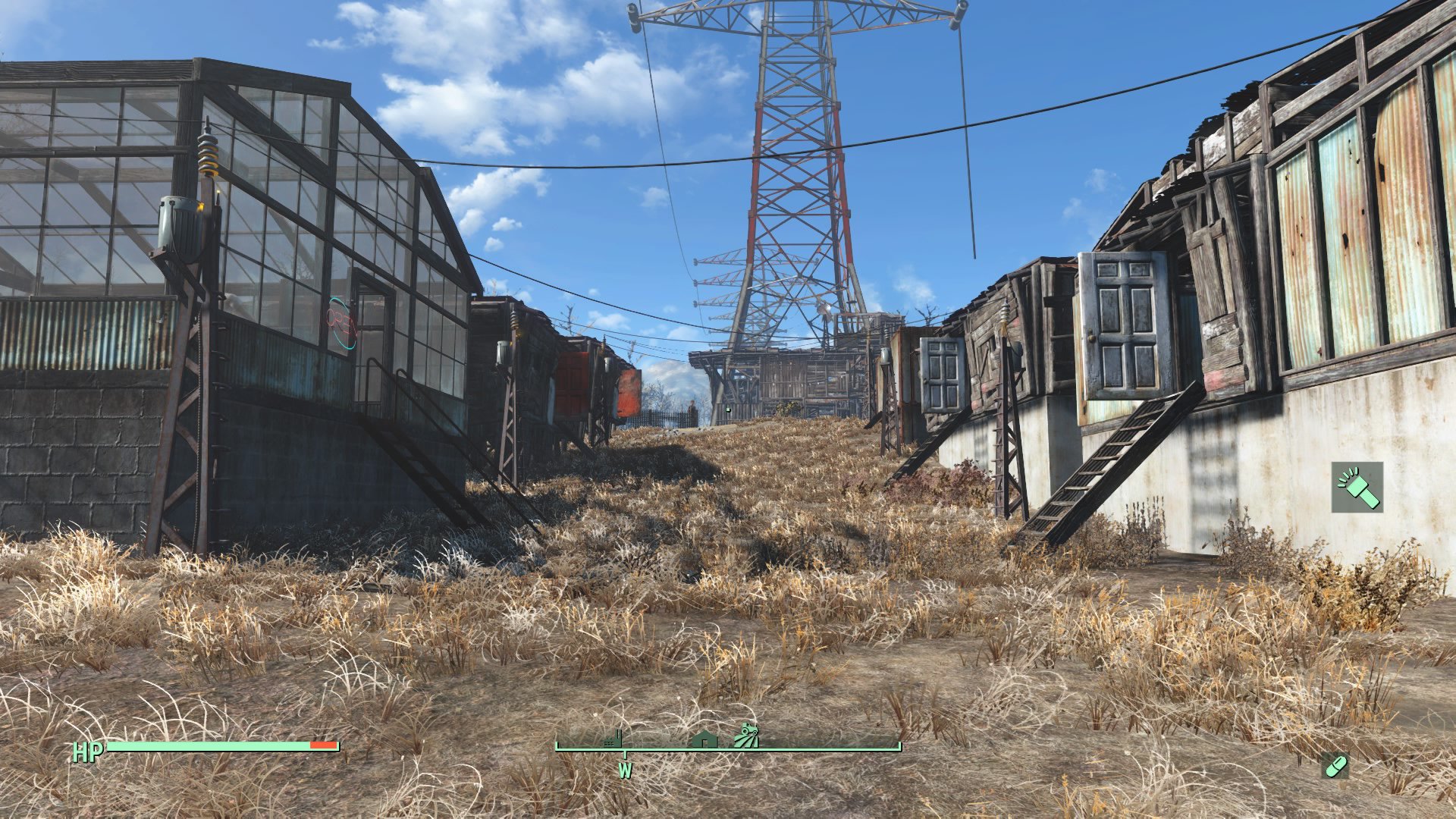1456x819 pixels.
Task: Select the house marker on the compass
Action: 704,739
